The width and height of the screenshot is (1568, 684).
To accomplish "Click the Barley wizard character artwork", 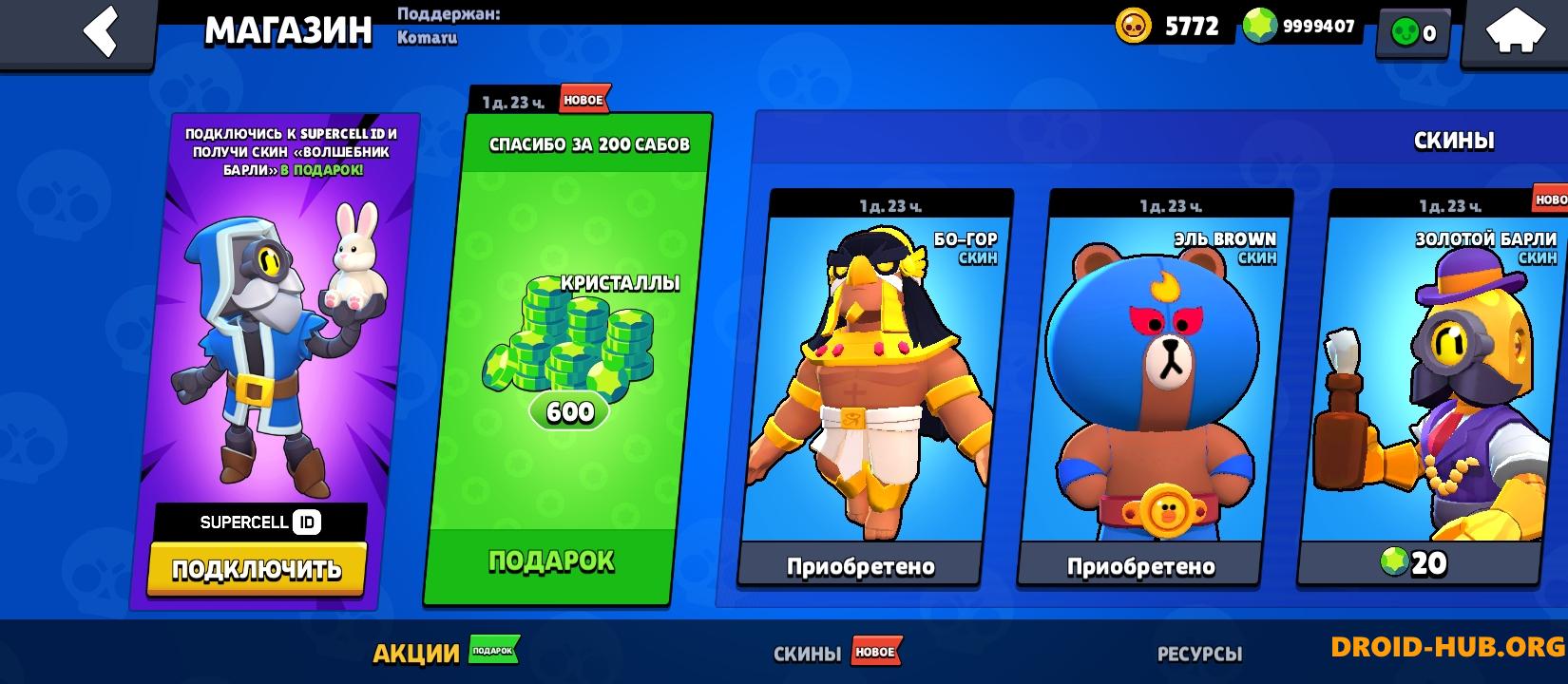I will [x=257, y=351].
